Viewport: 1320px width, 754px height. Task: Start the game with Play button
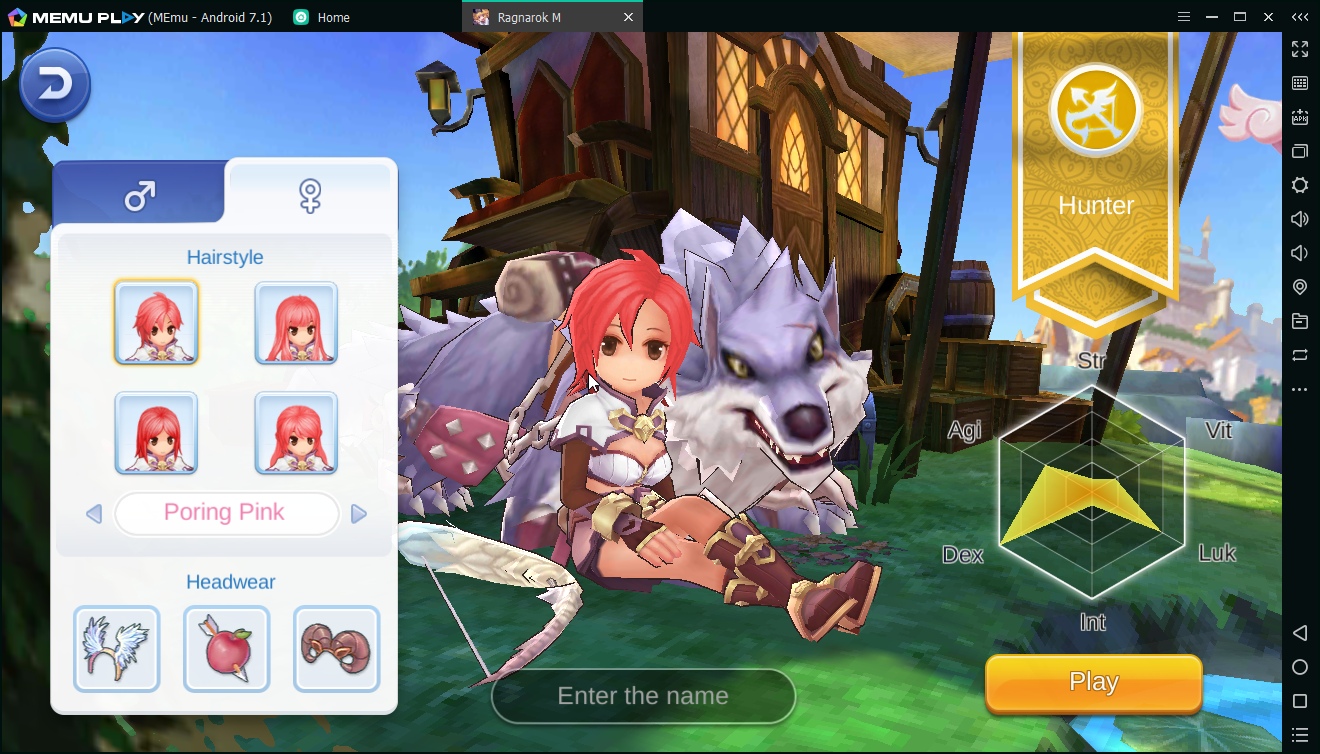pyautogui.click(x=1093, y=683)
